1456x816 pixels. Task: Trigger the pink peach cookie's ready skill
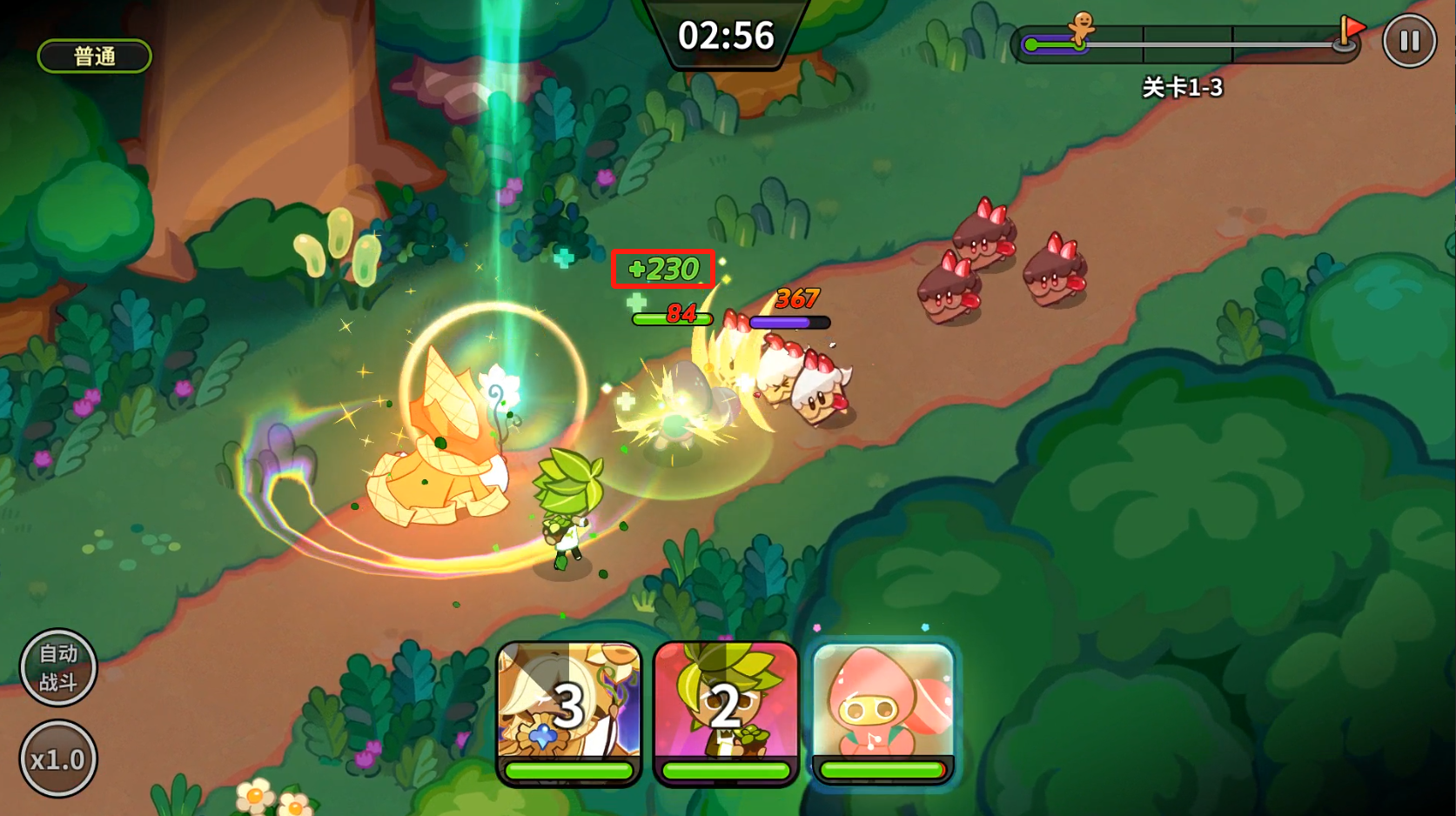[883, 709]
